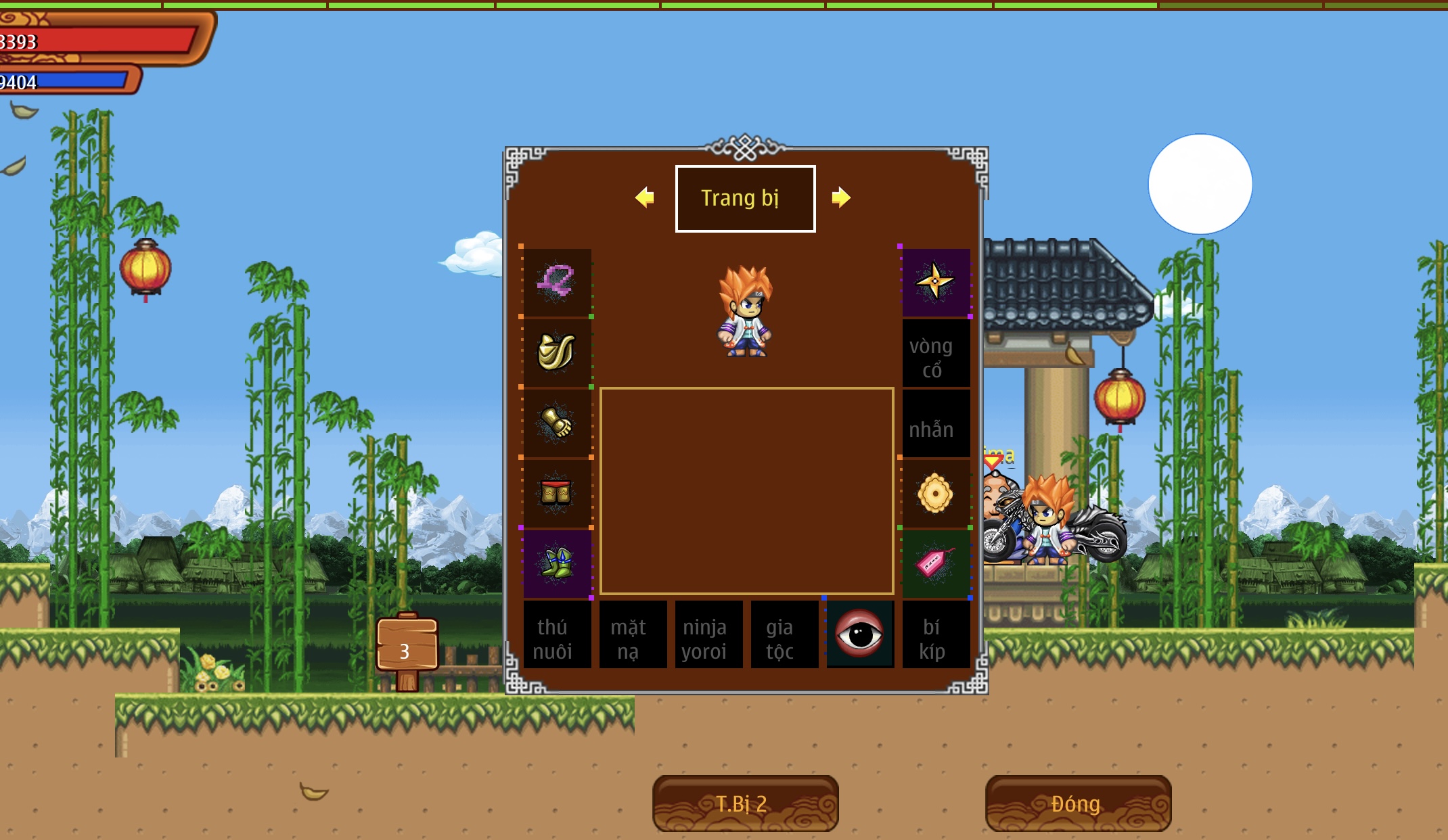
Task: Select the Trang bị tab header
Action: point(745,199)
